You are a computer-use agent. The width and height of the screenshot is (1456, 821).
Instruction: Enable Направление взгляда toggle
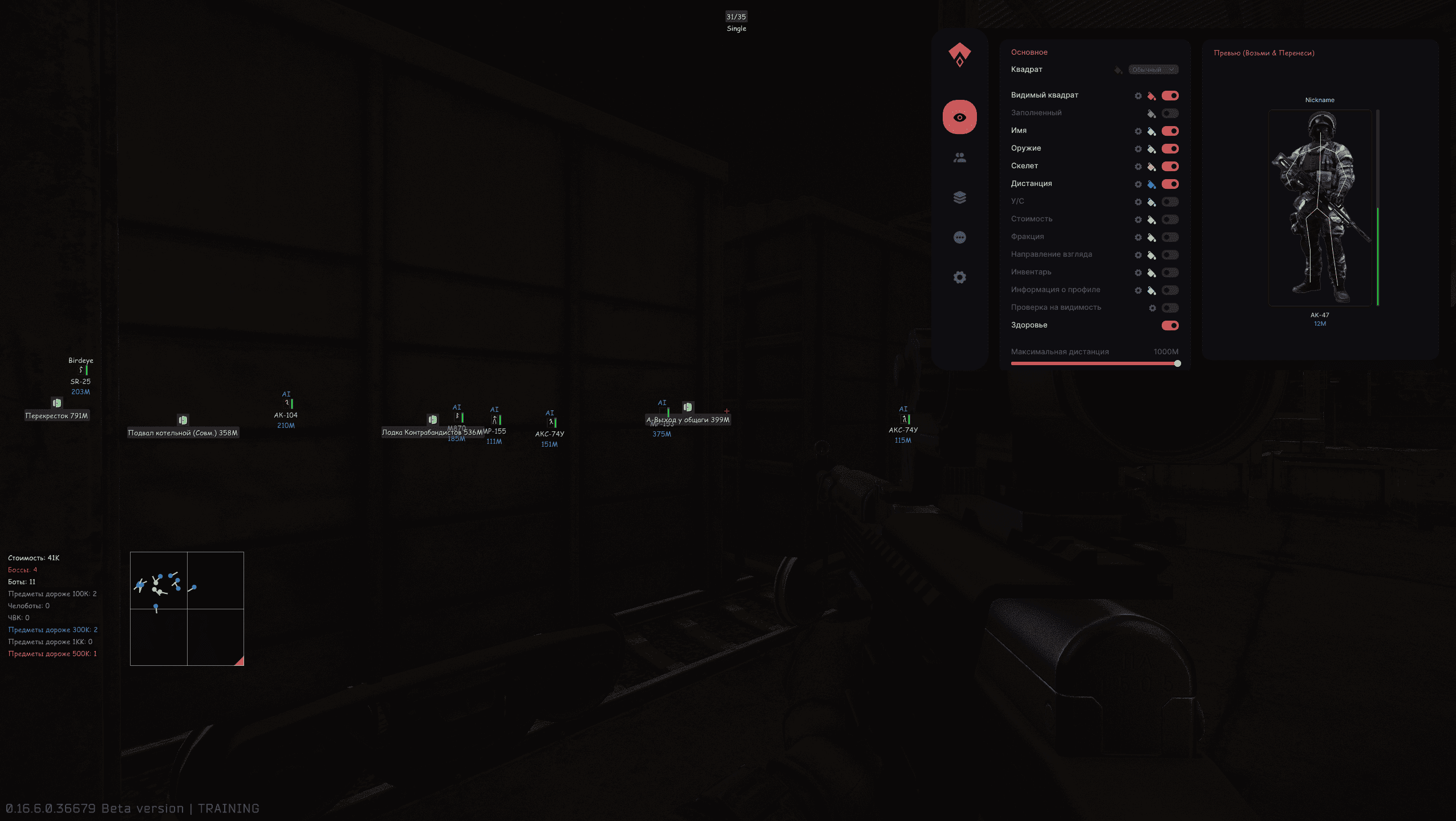point(1170,255)
